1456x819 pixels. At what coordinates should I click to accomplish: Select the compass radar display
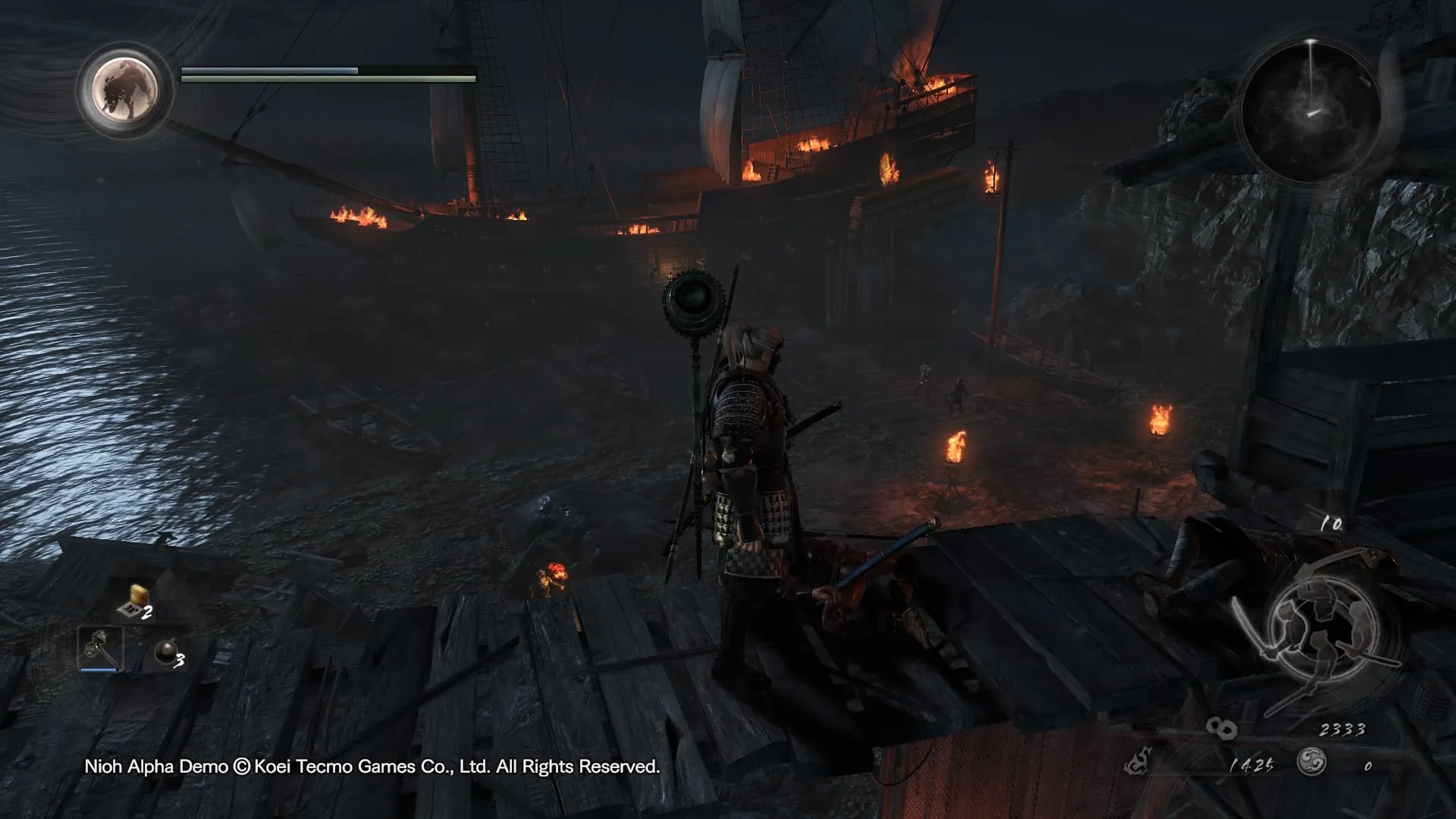pos(1311,109)
